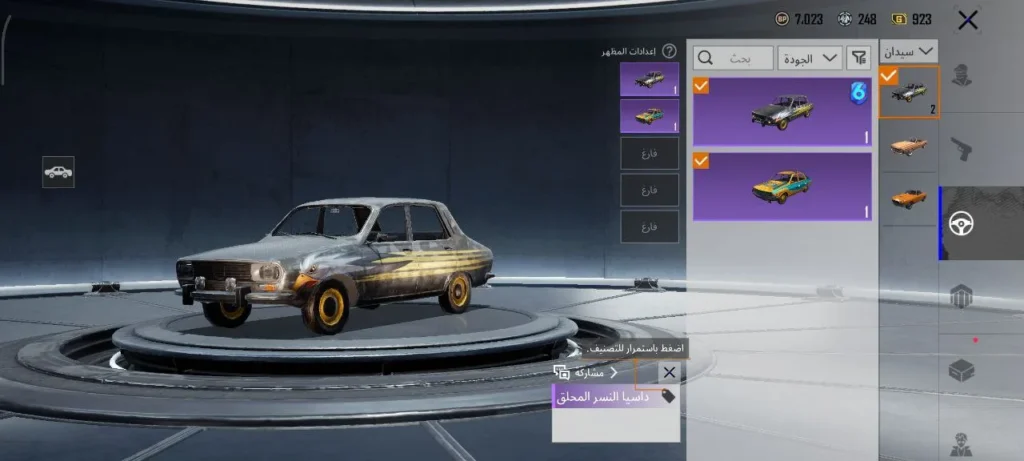Toggle the car view icon on left
This screenshot has width=1024, height=461.
pyautogui.click(x=58, y=172)
